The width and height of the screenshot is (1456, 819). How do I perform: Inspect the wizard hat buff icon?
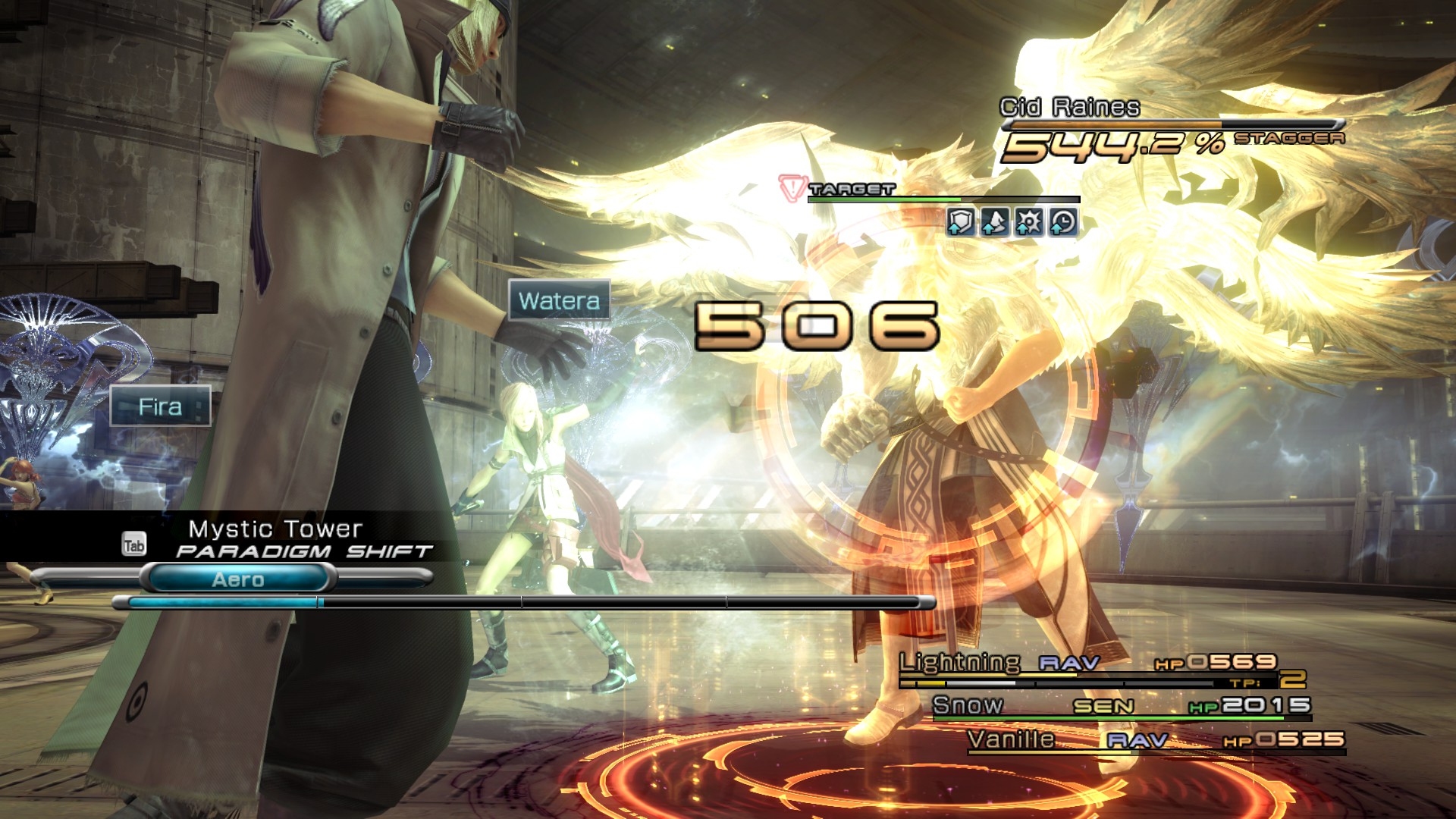(994, 222)
